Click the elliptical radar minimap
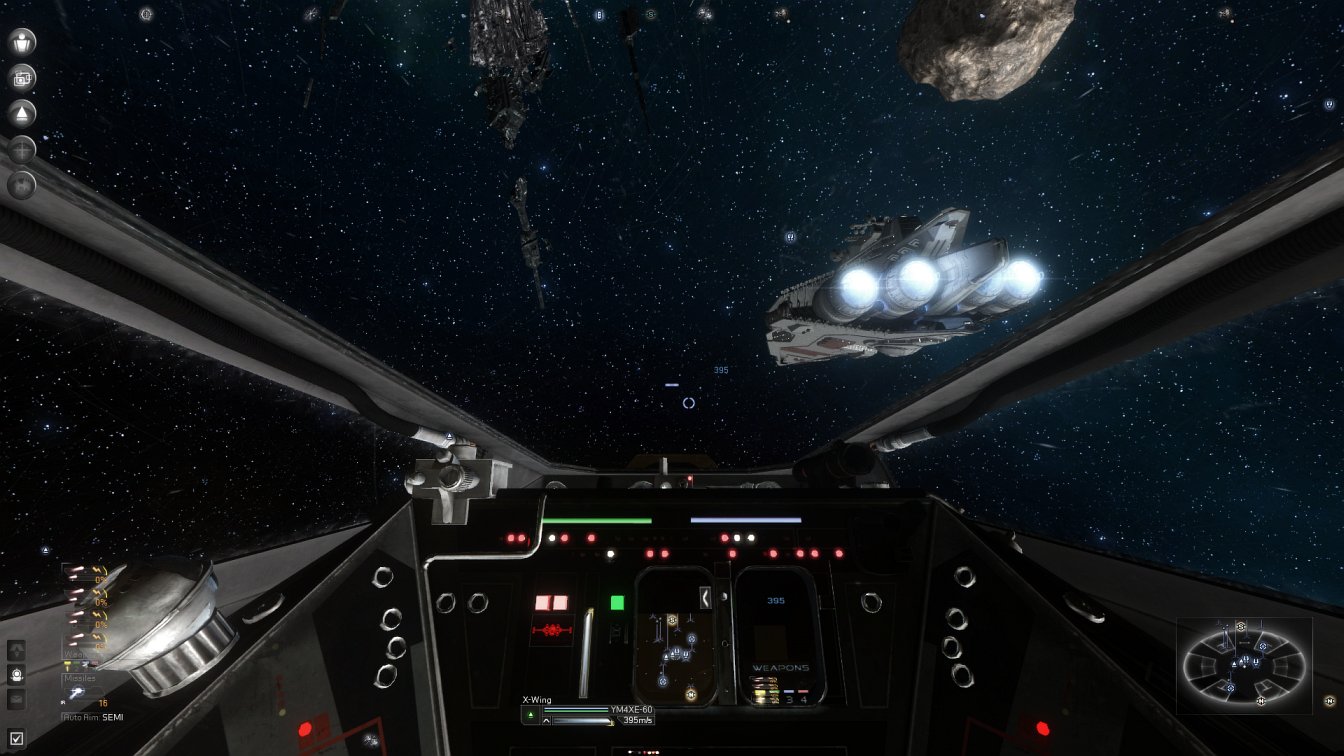 [1244, 664]
